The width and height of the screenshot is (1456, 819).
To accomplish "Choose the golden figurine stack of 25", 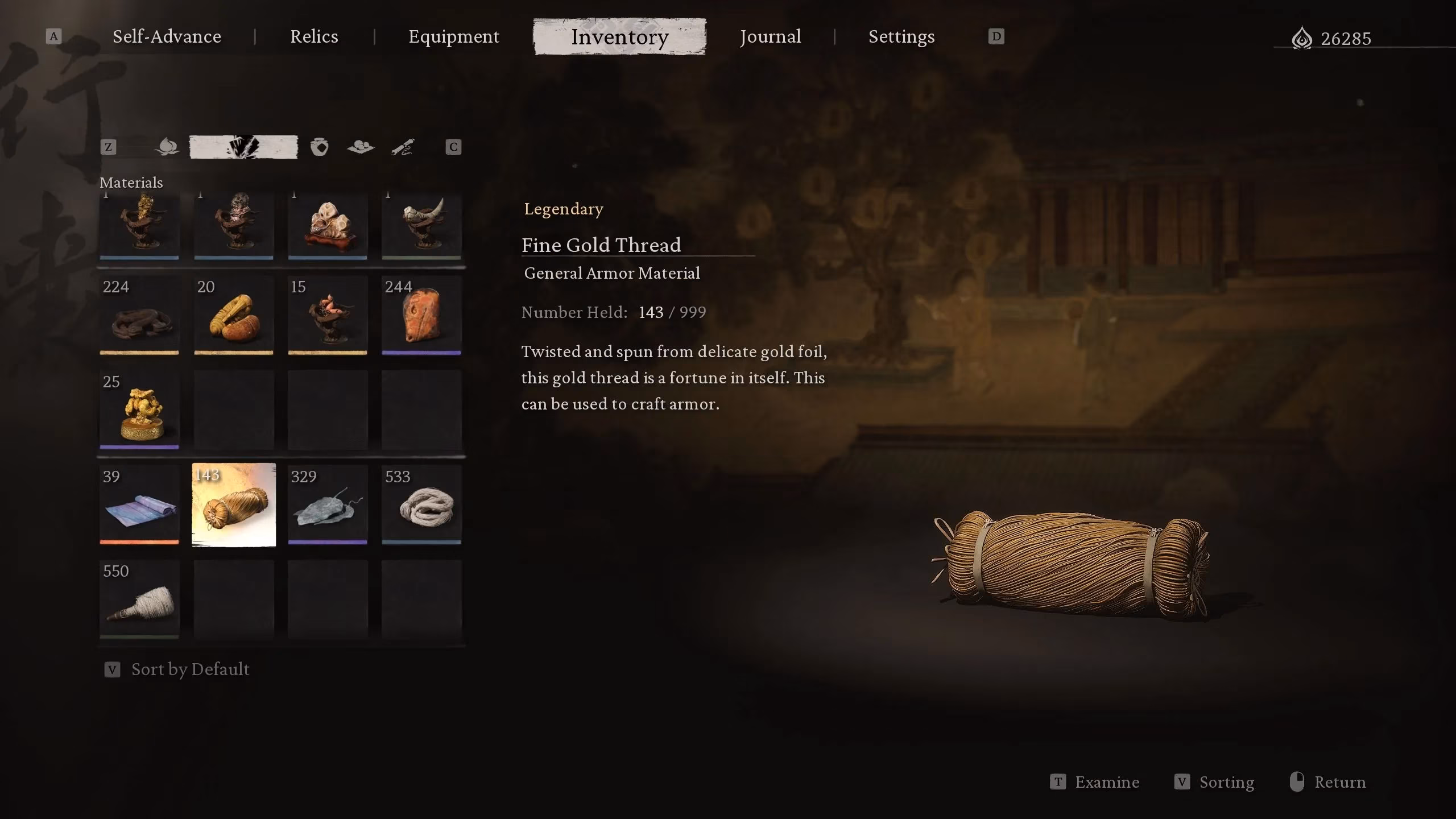I will point(139,410).
